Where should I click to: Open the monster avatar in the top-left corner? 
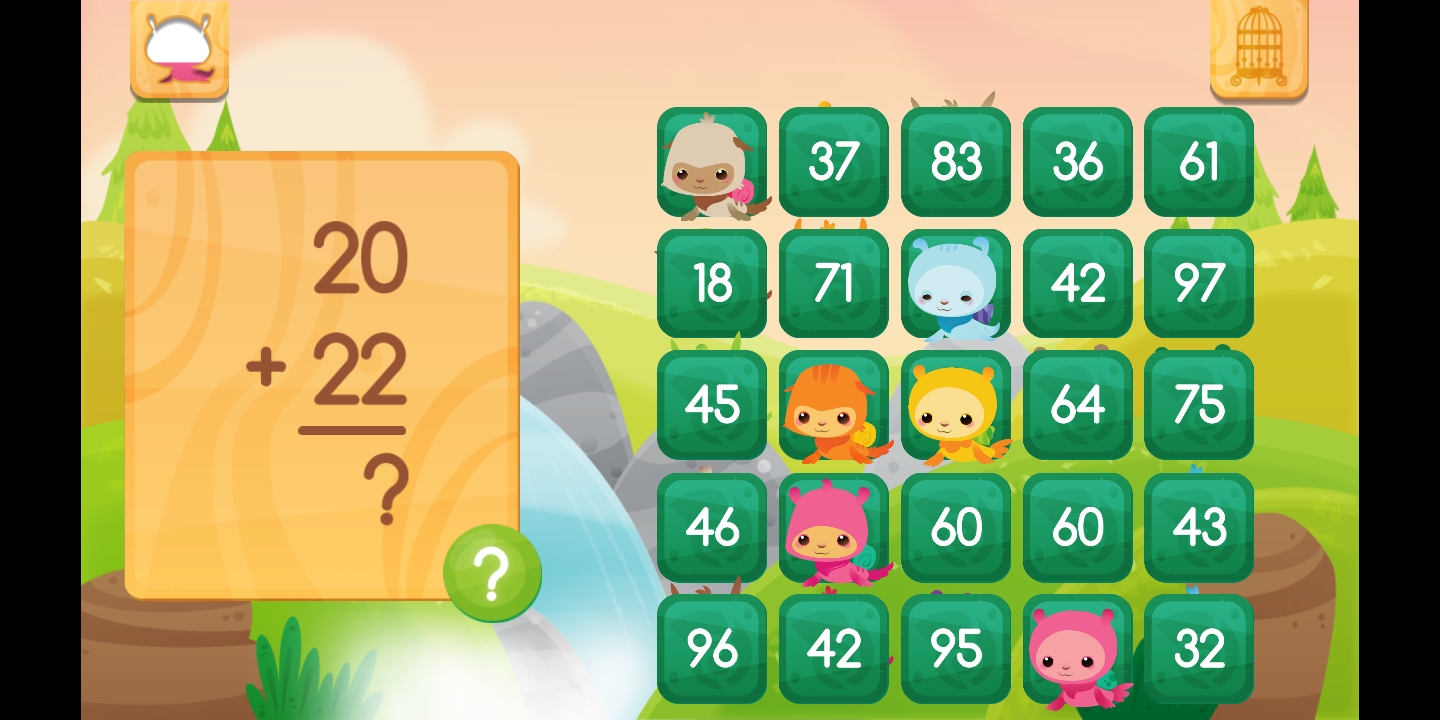click(x=180, y=48)
